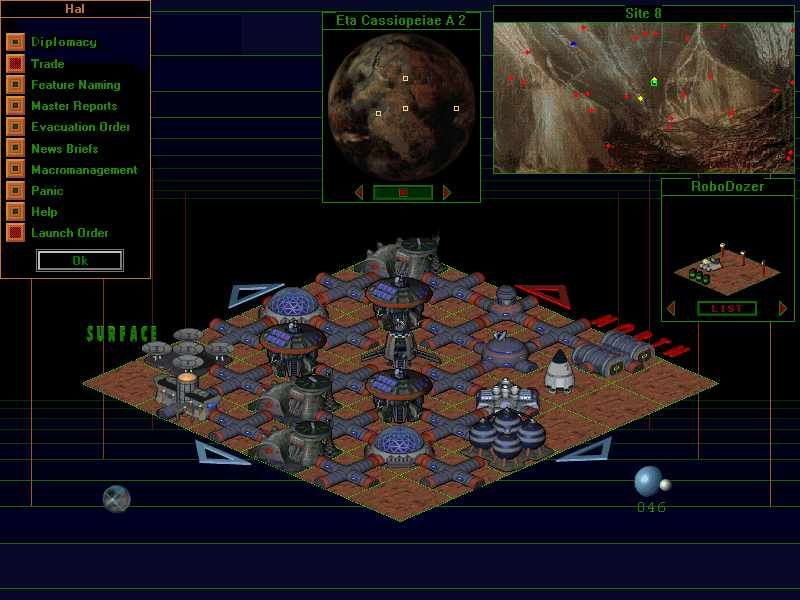Image resolution: width=800 pixels, height=600 pixels.
Task: Rotate planet view with the left arrow
Action: pyautogui.click(x=359, y=192)
